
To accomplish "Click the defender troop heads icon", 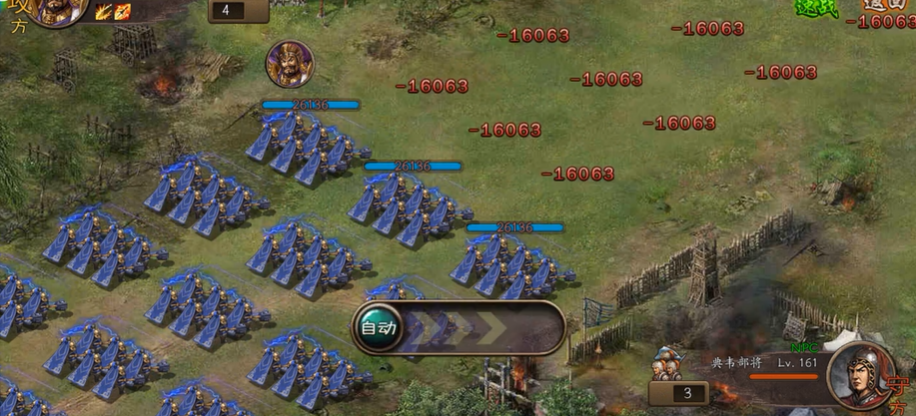I will pyautogui.click(x=665, y=365).
